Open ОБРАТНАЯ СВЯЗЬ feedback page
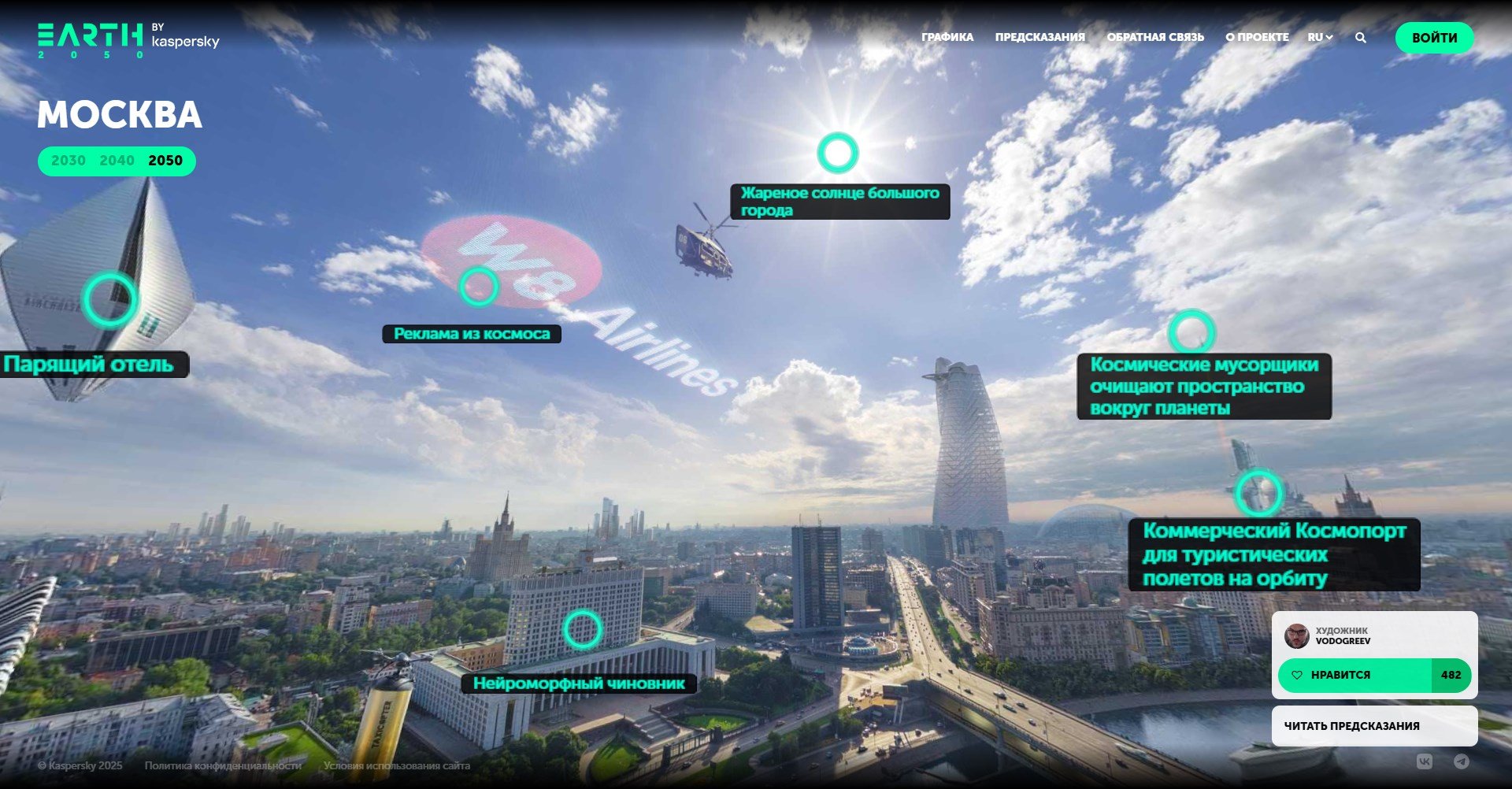1512x789 pixels. pyautogui.click(x=1155, y=37)
